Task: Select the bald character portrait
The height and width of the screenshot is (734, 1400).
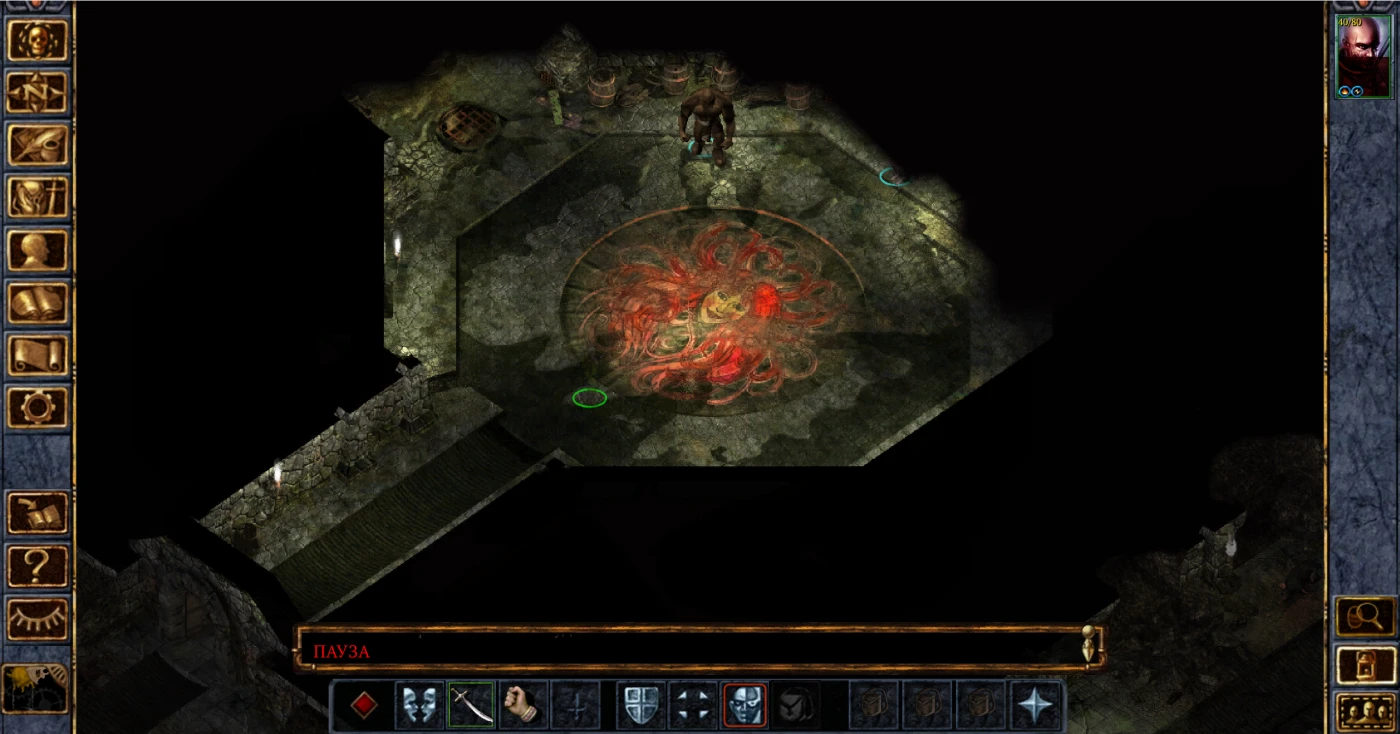Action: [x=1363, y=57]
